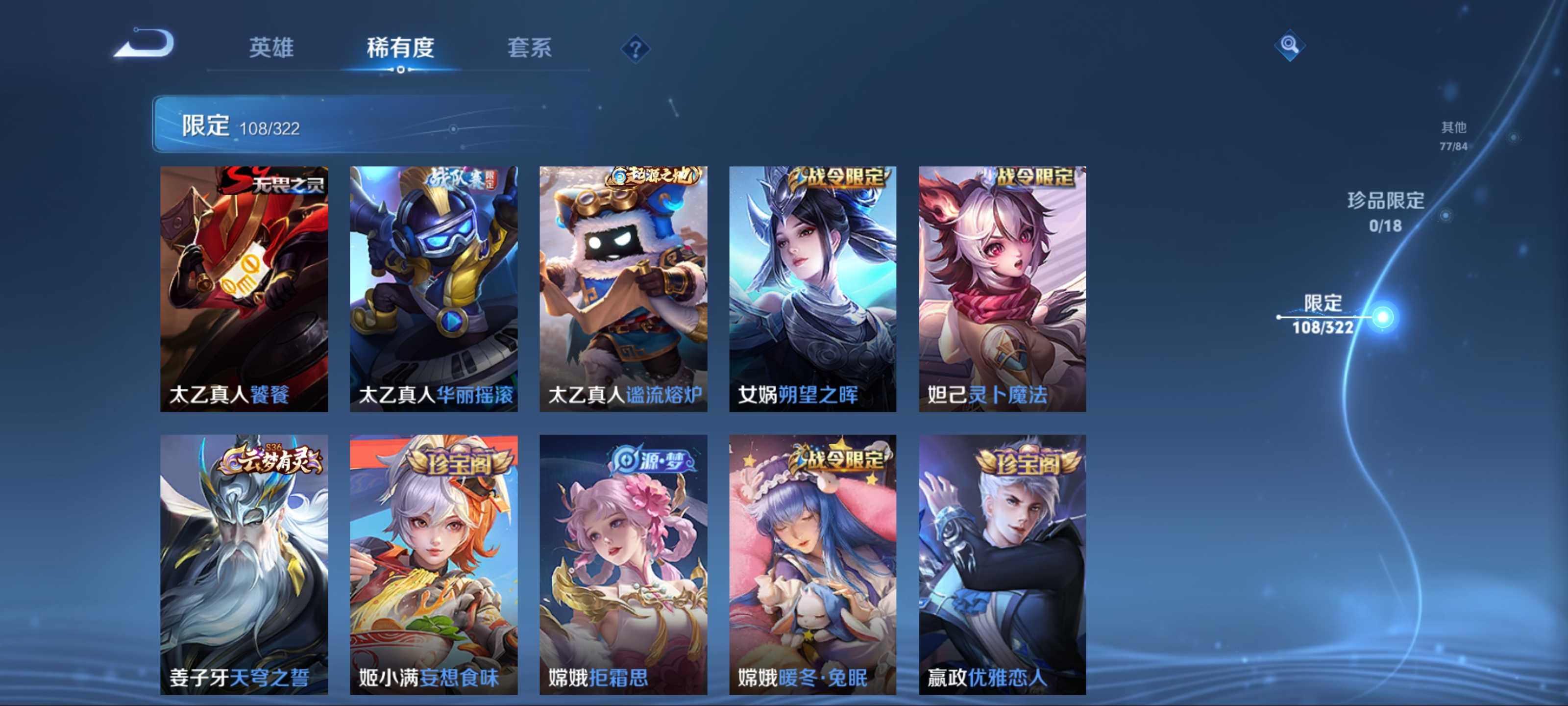Jump to 珍品限定 rarity category
Viewport: 1568px width, 706px height.
pyautogui.click(x=1385, y=211)
